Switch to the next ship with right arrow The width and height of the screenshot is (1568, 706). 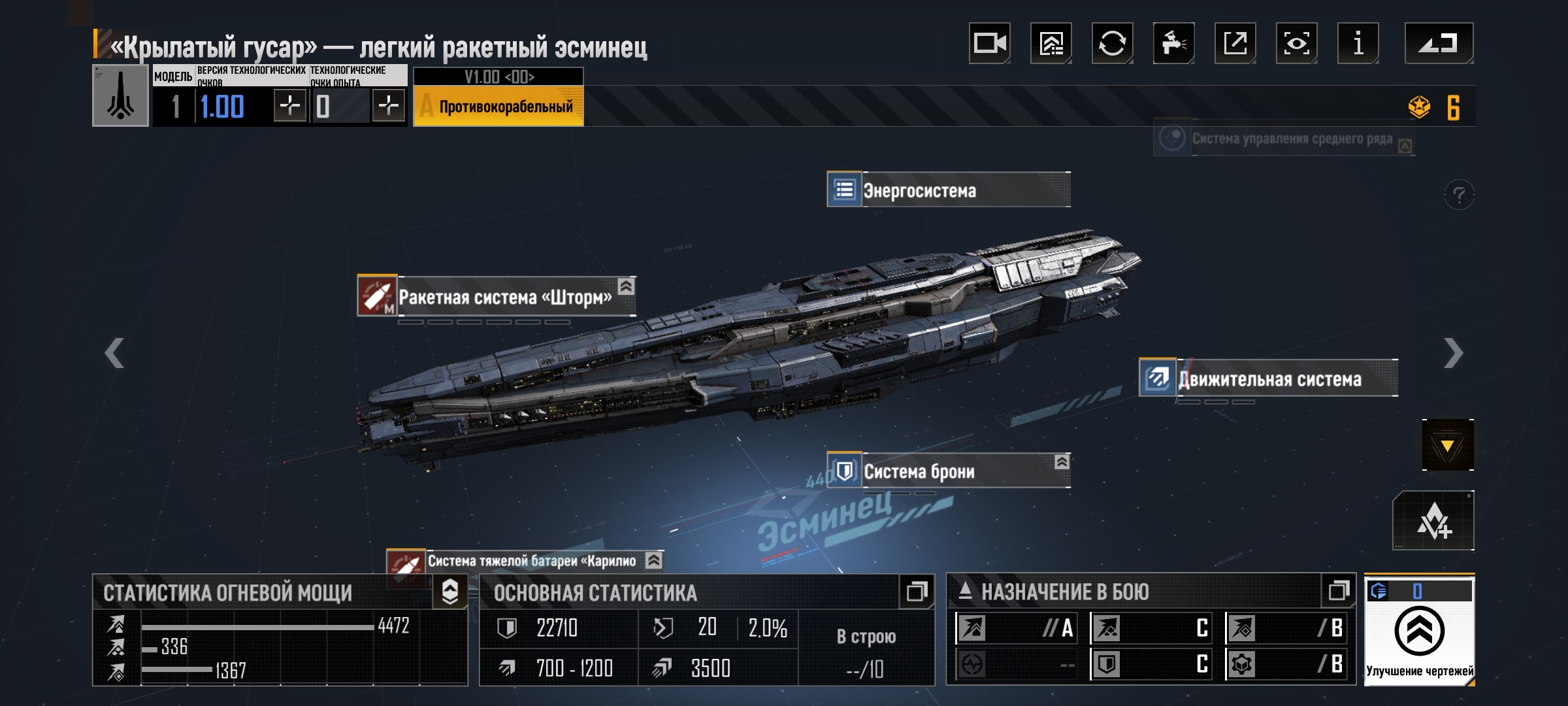point(1453,353)
